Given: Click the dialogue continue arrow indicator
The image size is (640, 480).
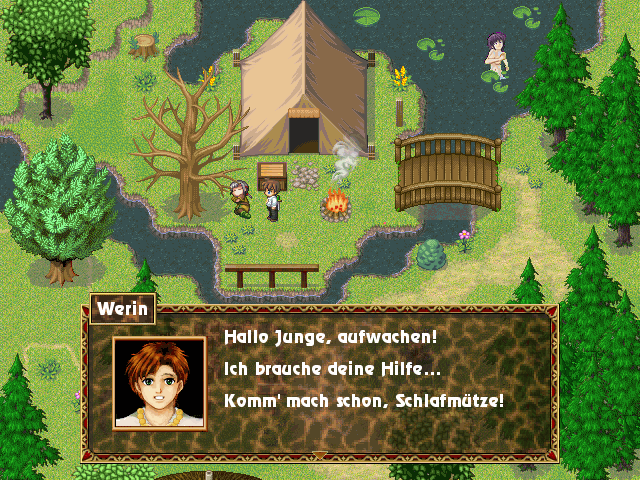Looking at the screenshot, I should coord(320,455).
